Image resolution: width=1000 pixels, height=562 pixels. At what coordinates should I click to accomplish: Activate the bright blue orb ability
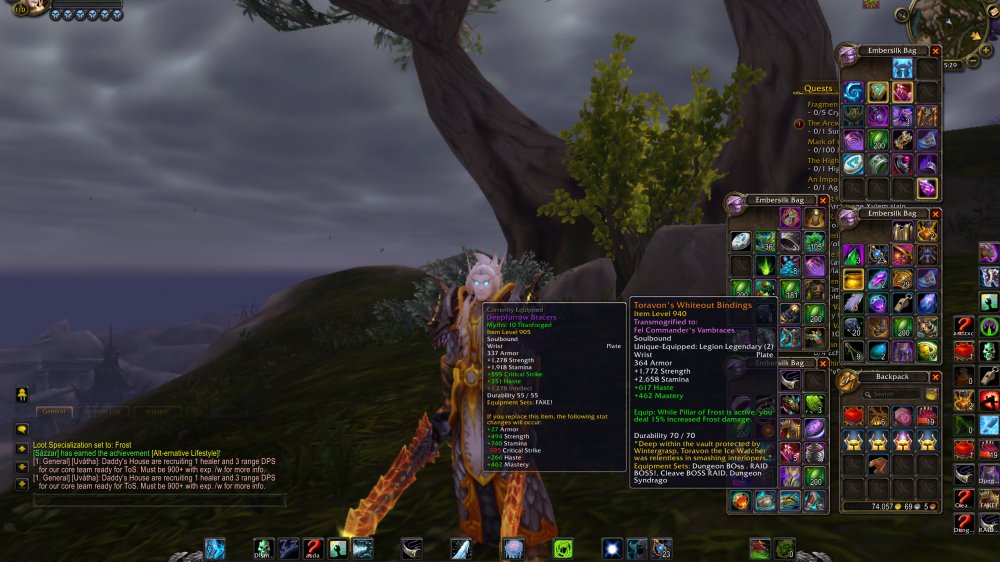(612, 548)
